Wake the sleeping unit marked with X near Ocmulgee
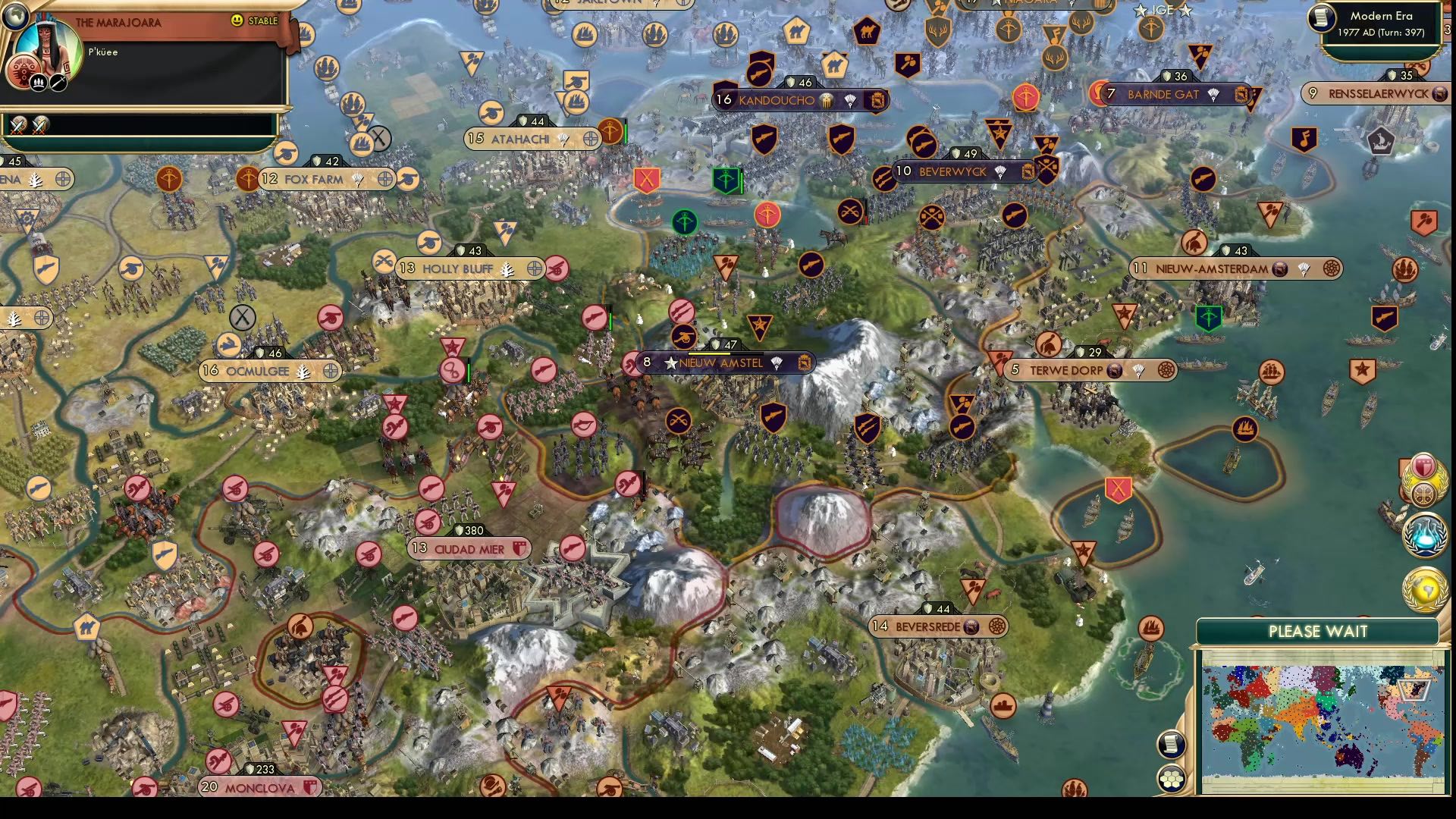Image resolution: width=1456 pixels, height=819 pixels. [243, 317]
